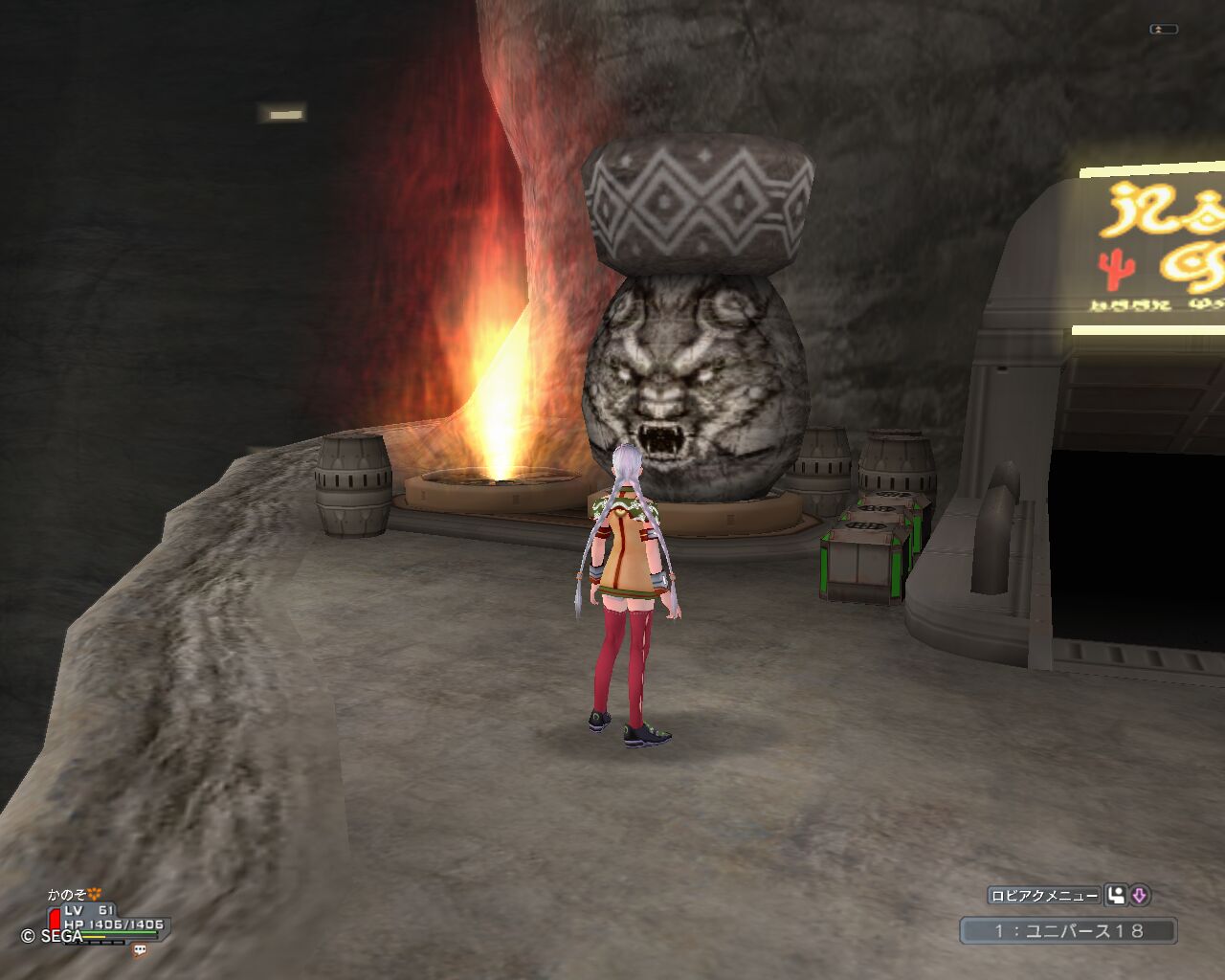This screenshot has width=1225, height=980.
Task: Open the ロビアクメニュー lobby action menu
Action: pyautogui.click(x=1044, y=896)
